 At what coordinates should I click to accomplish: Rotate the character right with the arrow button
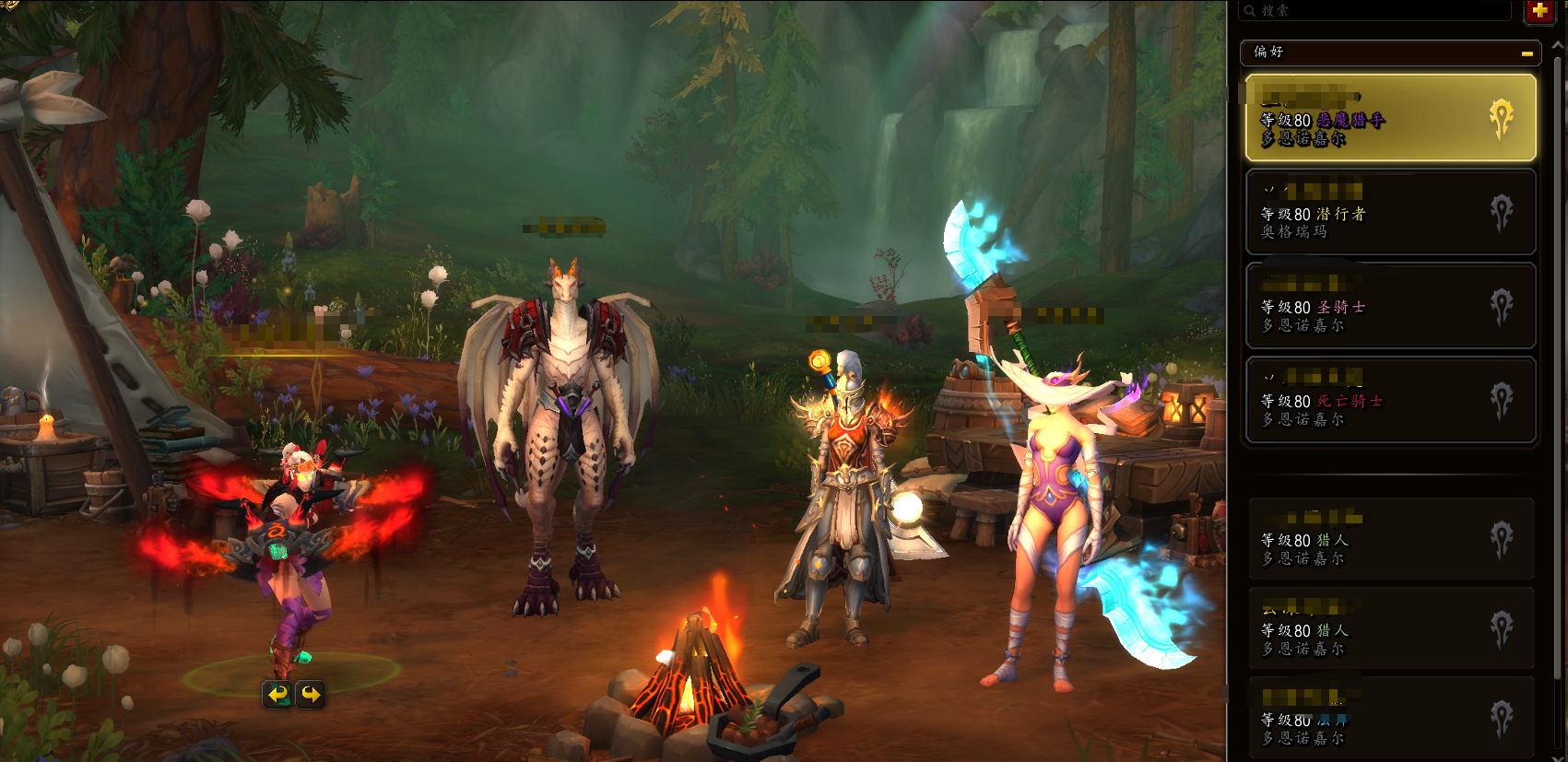[x=312, y=694]
